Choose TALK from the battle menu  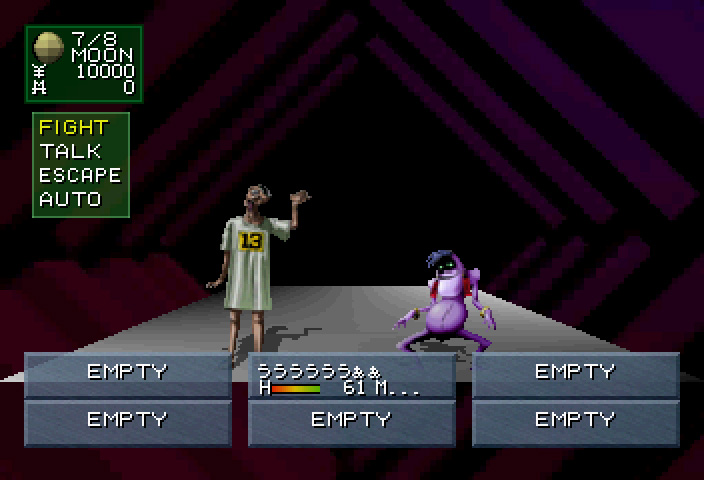click(70, 151)
